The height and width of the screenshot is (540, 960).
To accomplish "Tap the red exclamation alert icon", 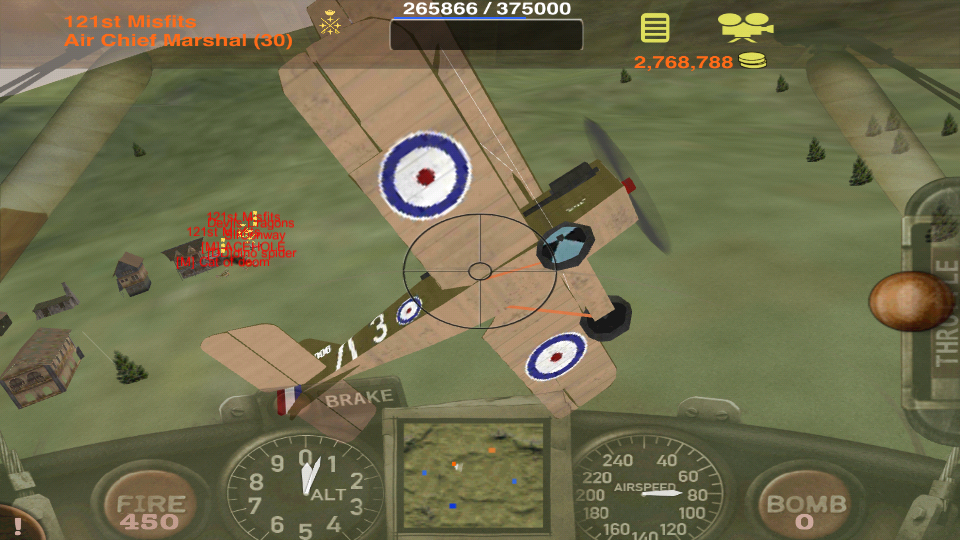I will point(17,525).
